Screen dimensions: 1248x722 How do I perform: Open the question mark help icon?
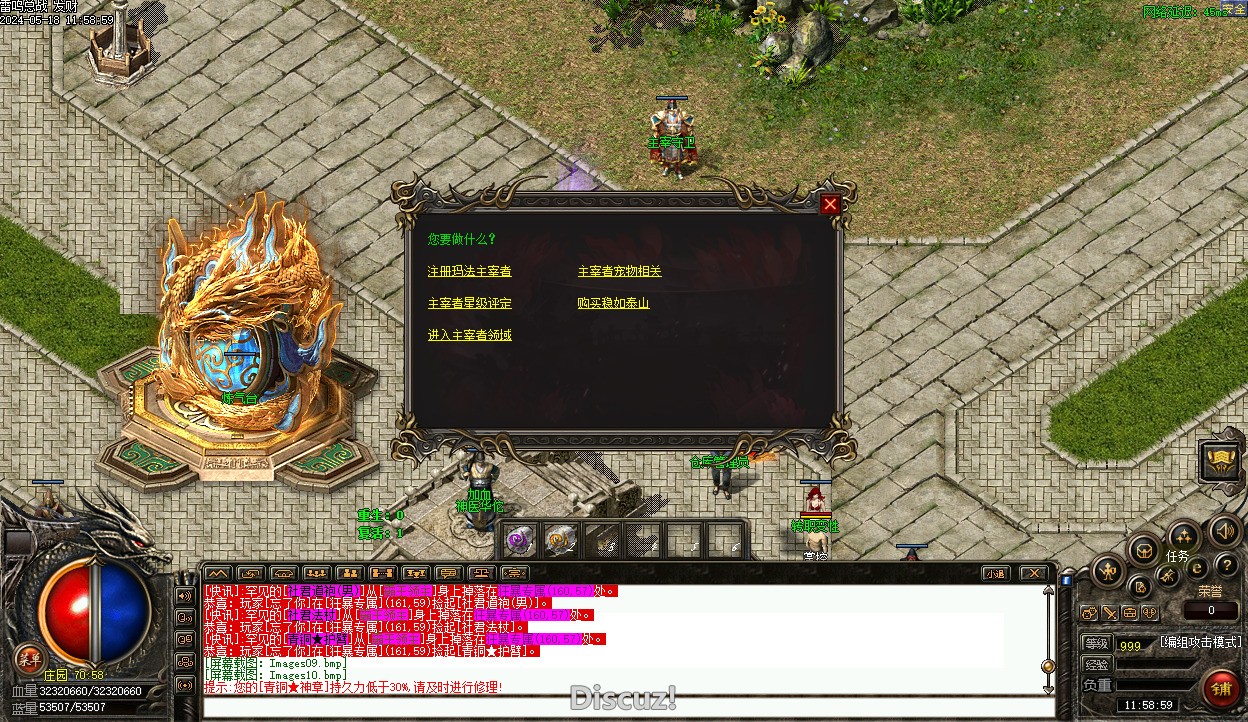click(x=1227, y=566)
